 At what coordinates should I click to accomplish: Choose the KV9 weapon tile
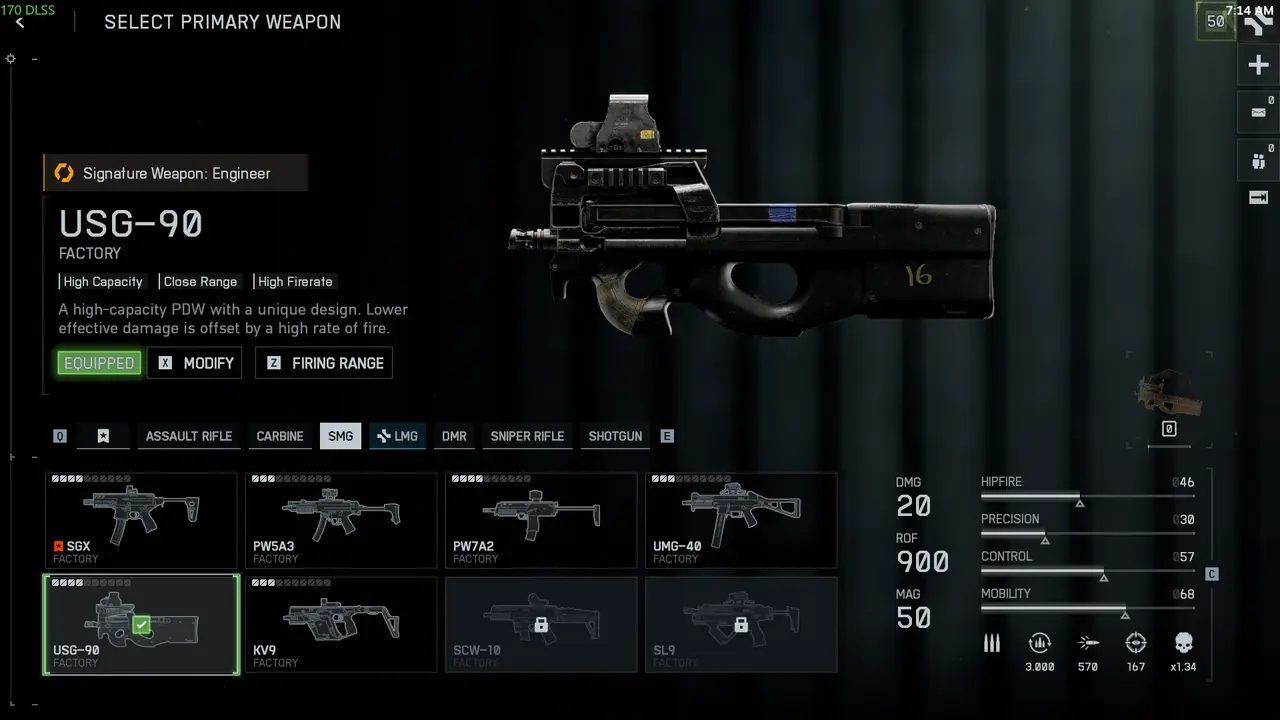tap(341, 624)
